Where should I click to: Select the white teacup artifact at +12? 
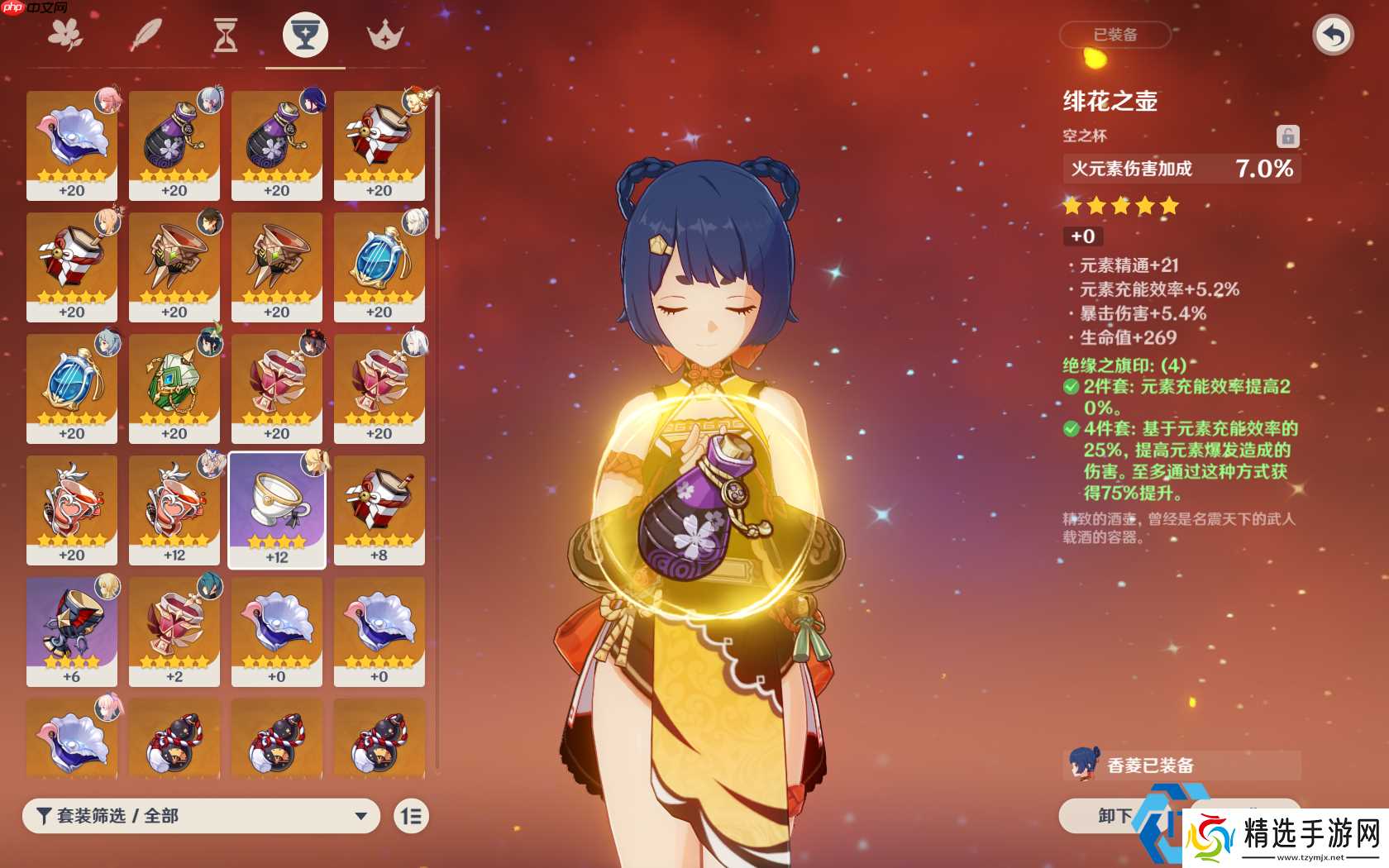click(x=276, y=504)
